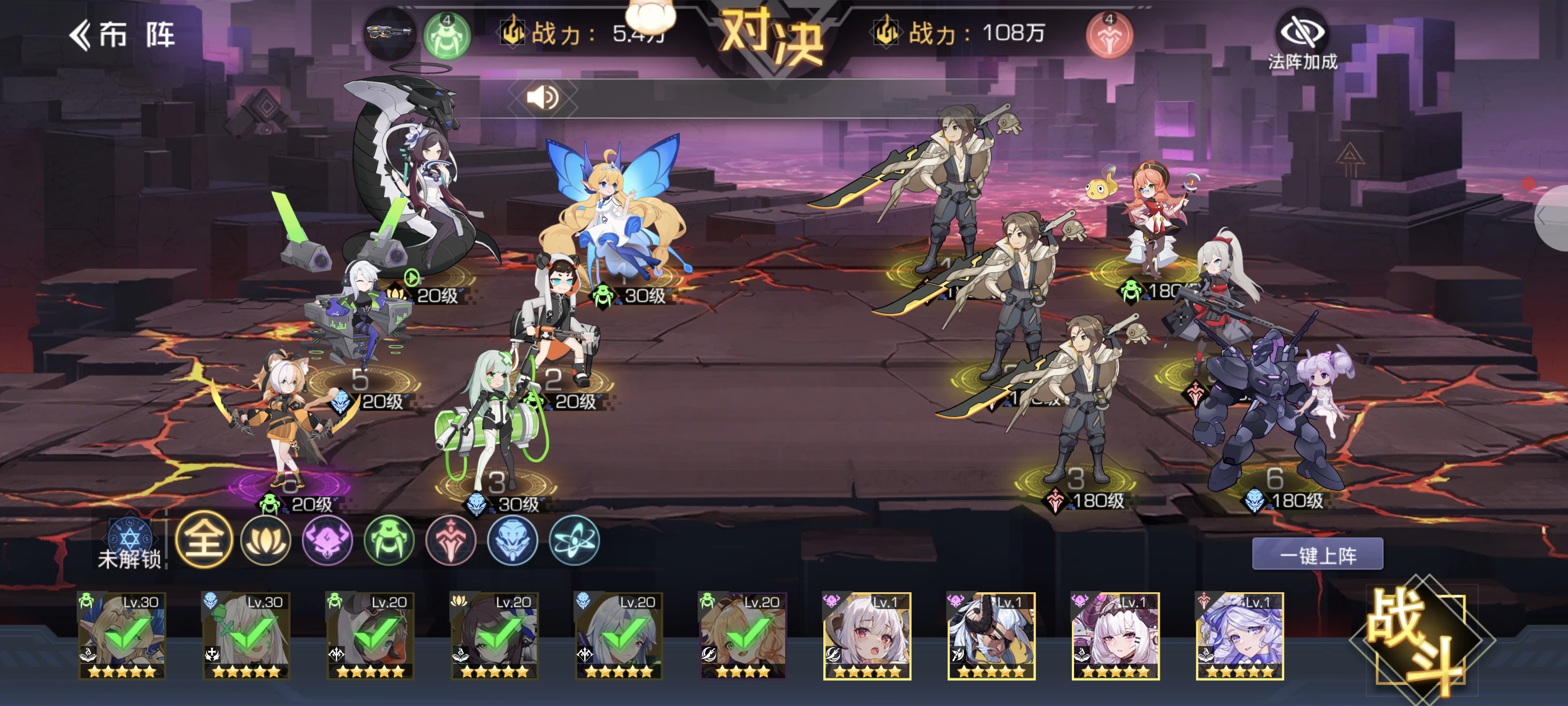Click the speaker sound icon
1568x706 pixels.
[542, 97]
